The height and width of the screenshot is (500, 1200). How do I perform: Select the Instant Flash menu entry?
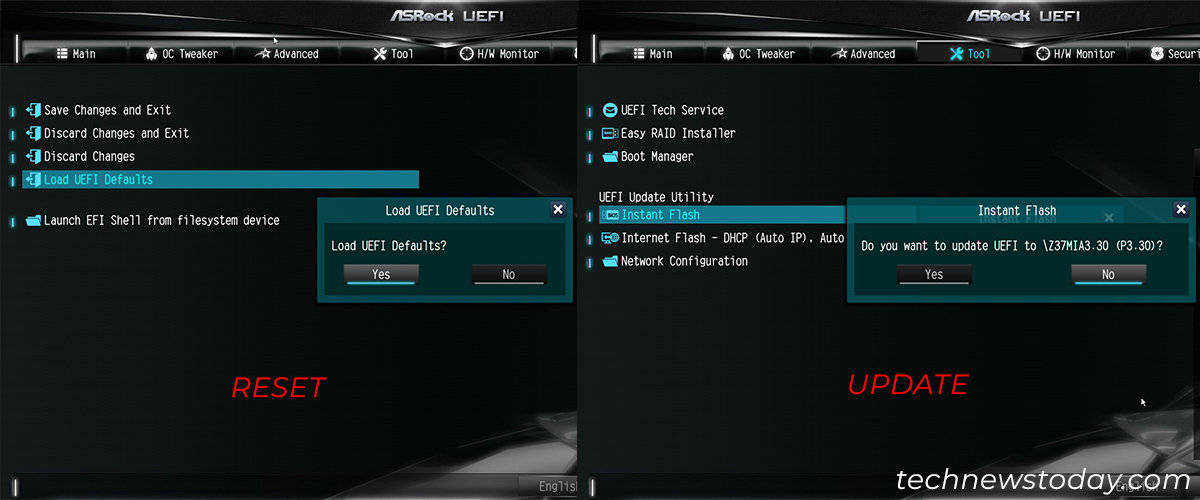click(x=660, y=215)
